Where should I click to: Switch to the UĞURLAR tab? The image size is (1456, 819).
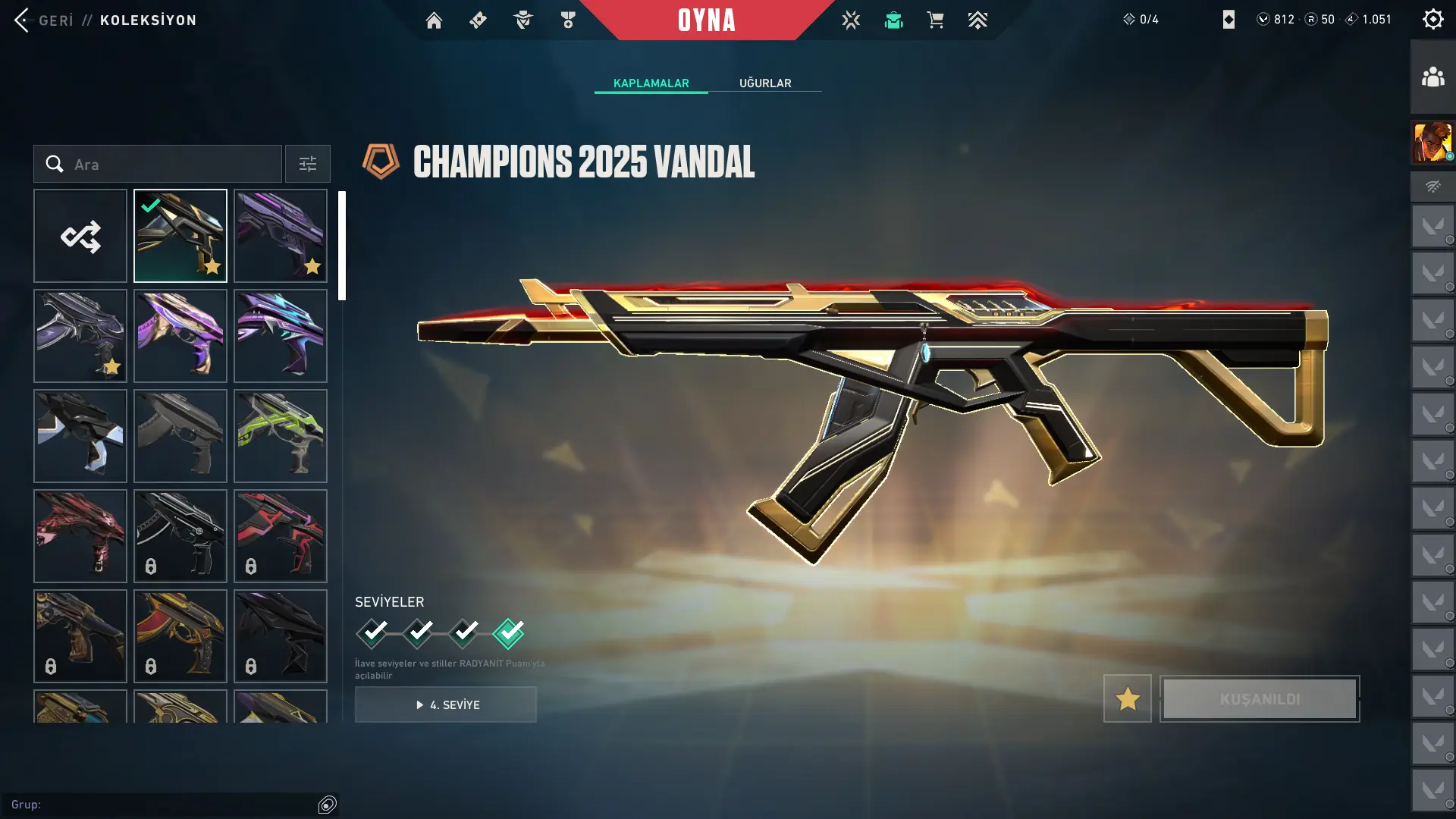(765, 83)
